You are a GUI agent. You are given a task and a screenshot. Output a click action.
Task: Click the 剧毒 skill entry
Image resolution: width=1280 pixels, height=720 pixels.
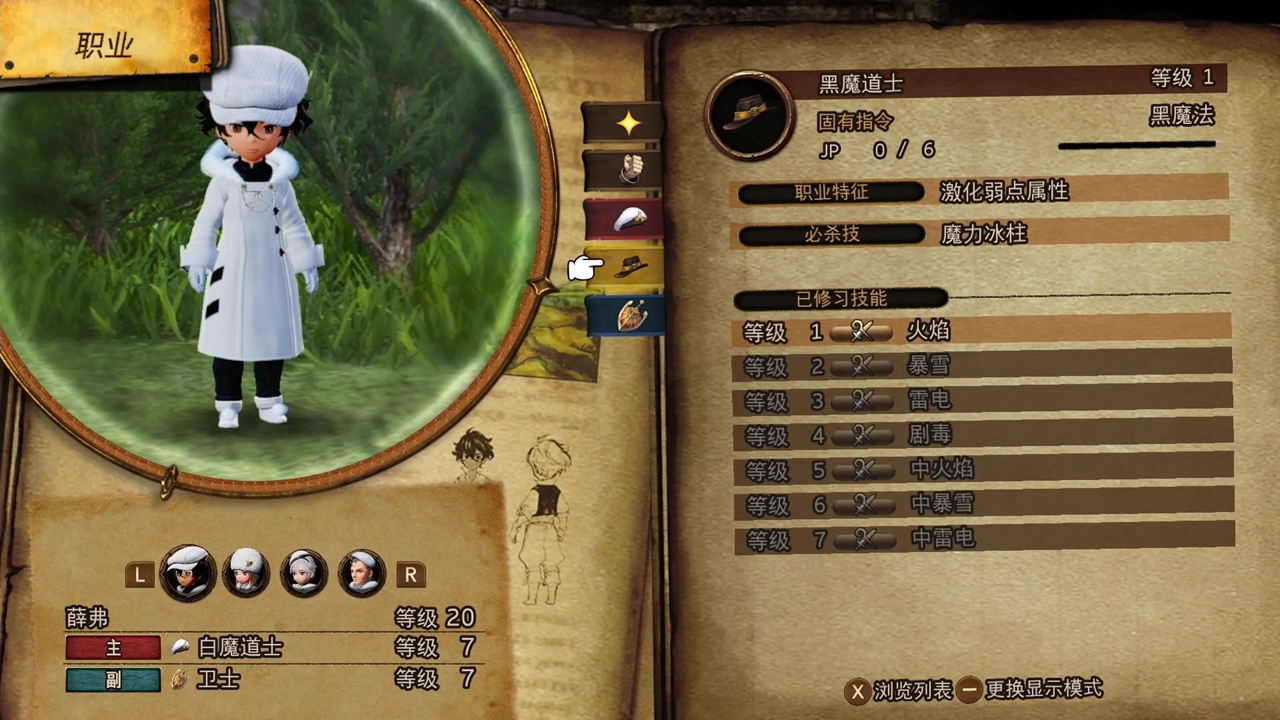pyautogui.click(x=980, y=435)
